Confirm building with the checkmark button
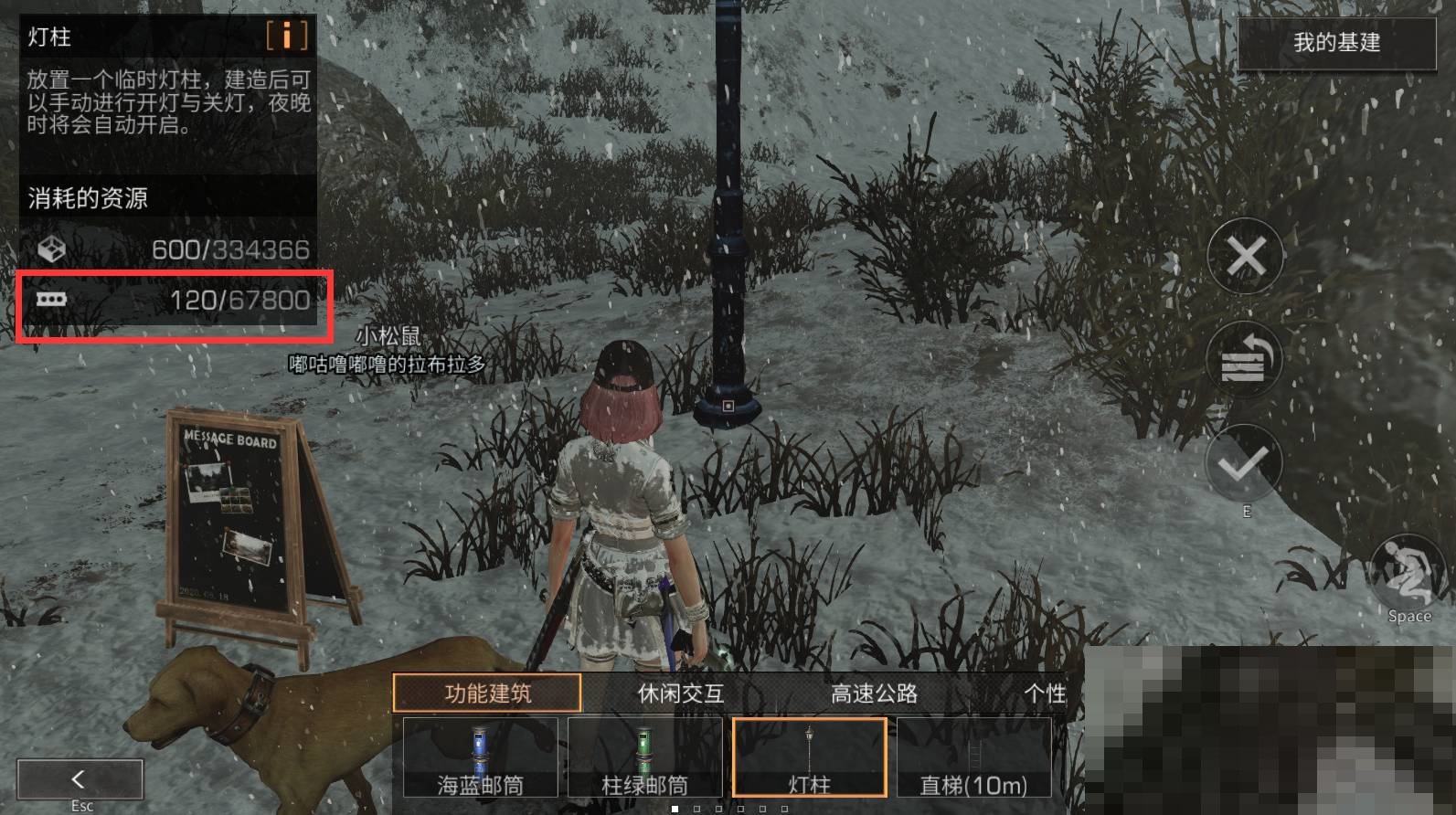Viewport: 1456px width, 815px height. click(x=1244, y=465)
